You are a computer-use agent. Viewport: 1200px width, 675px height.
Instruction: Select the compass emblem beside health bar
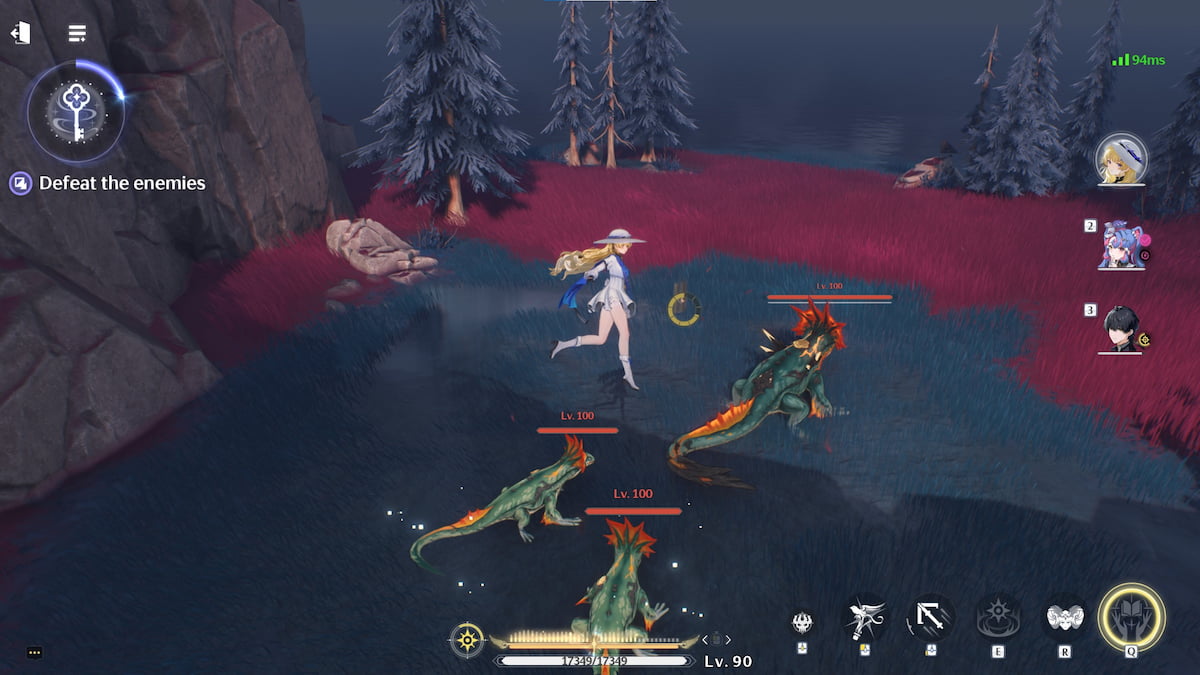[x=467, y=639]
